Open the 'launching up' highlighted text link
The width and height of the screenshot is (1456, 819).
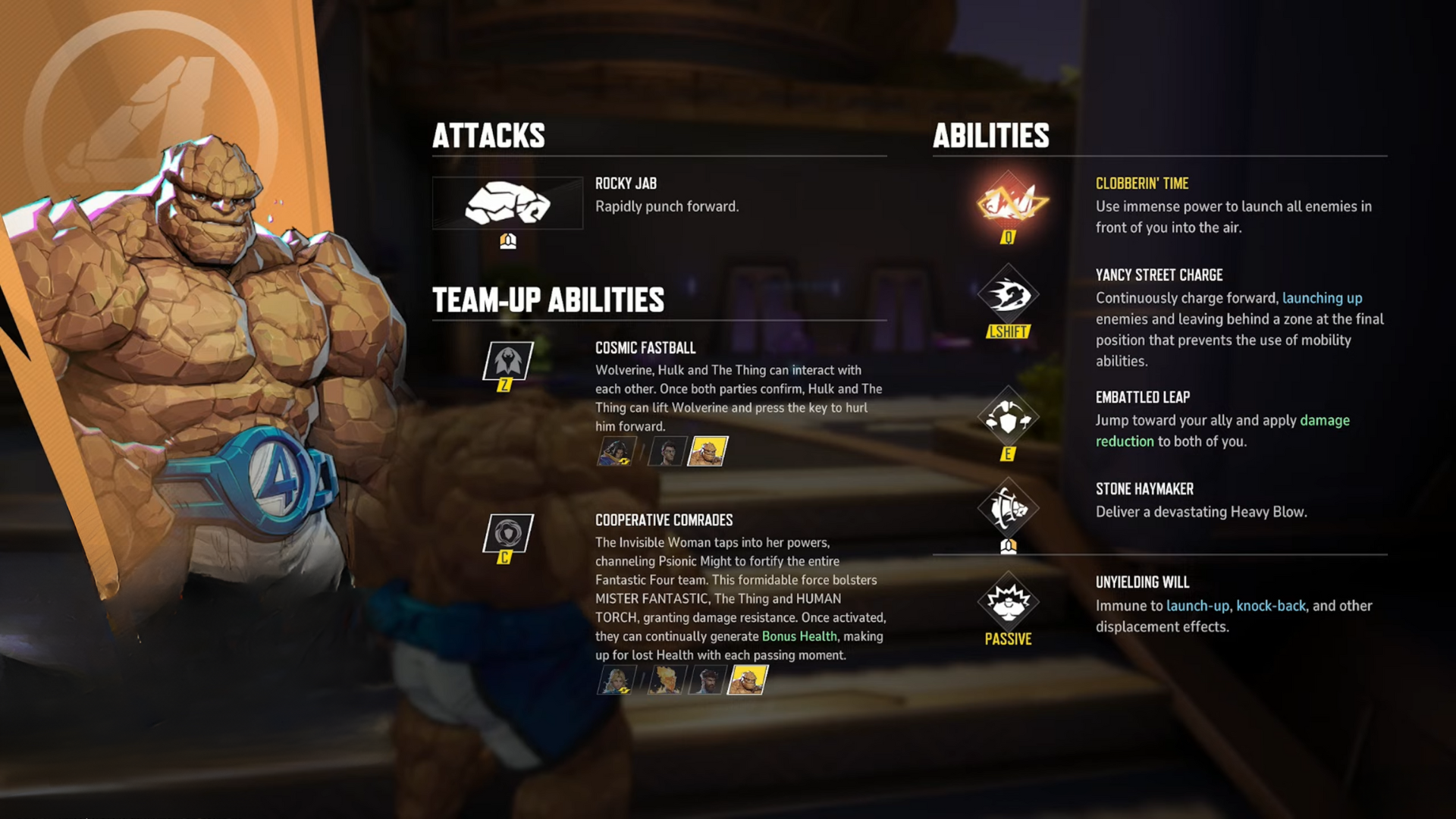pos(1321,298)
